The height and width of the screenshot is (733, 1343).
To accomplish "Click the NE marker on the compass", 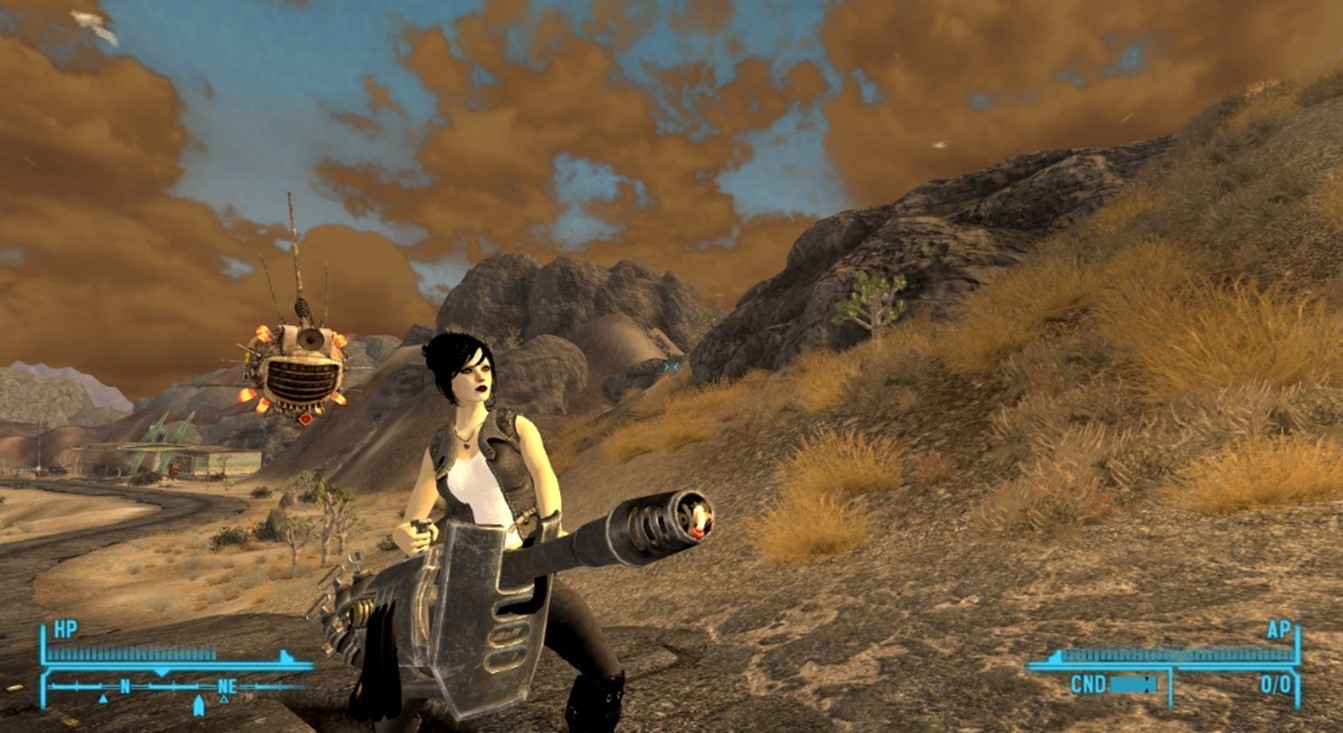I will pyautogui.click(x=227, y=685).
